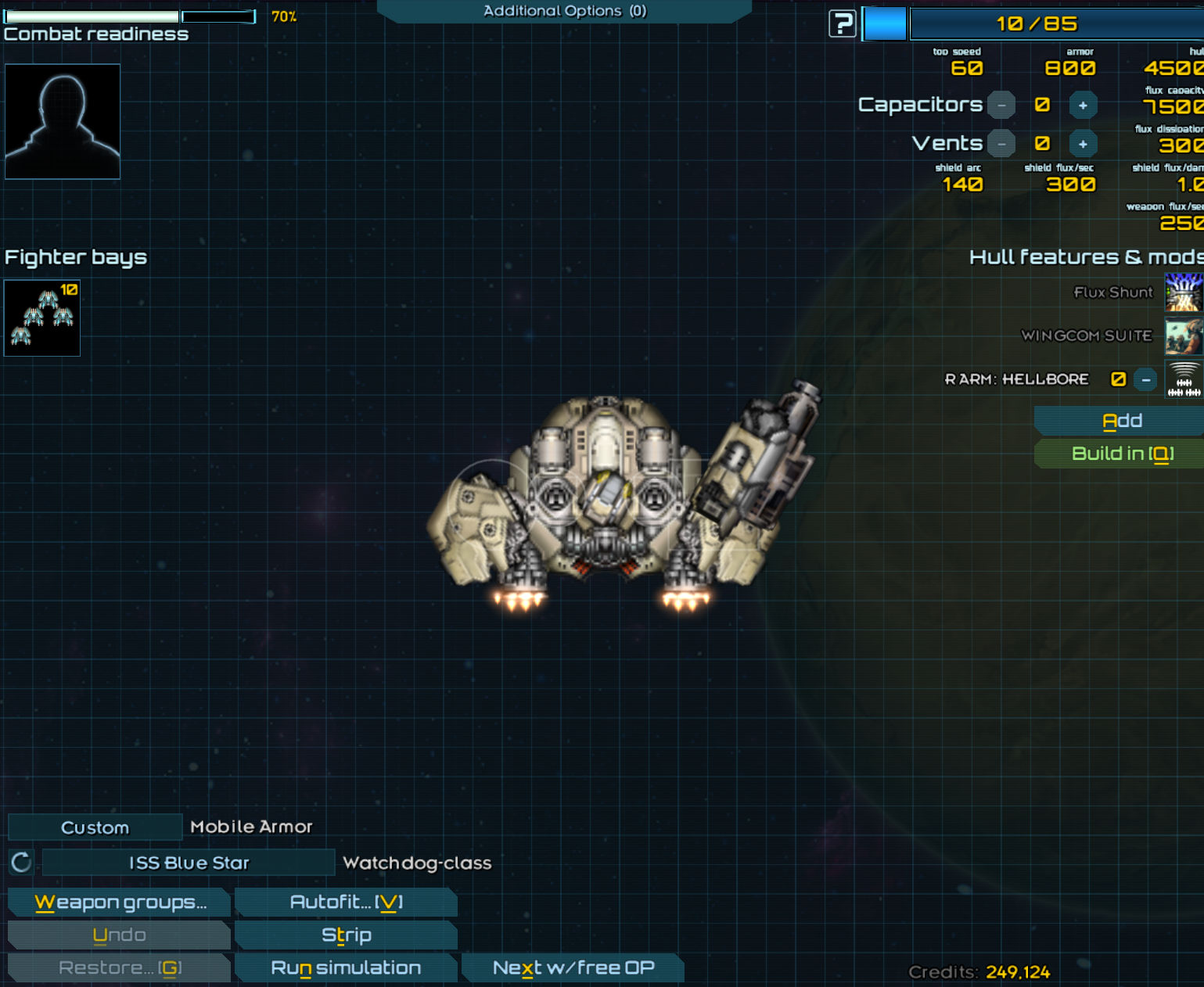Click the officer portrait silhouette
This screenshot has height=987, width=1204.
point(63,122)
